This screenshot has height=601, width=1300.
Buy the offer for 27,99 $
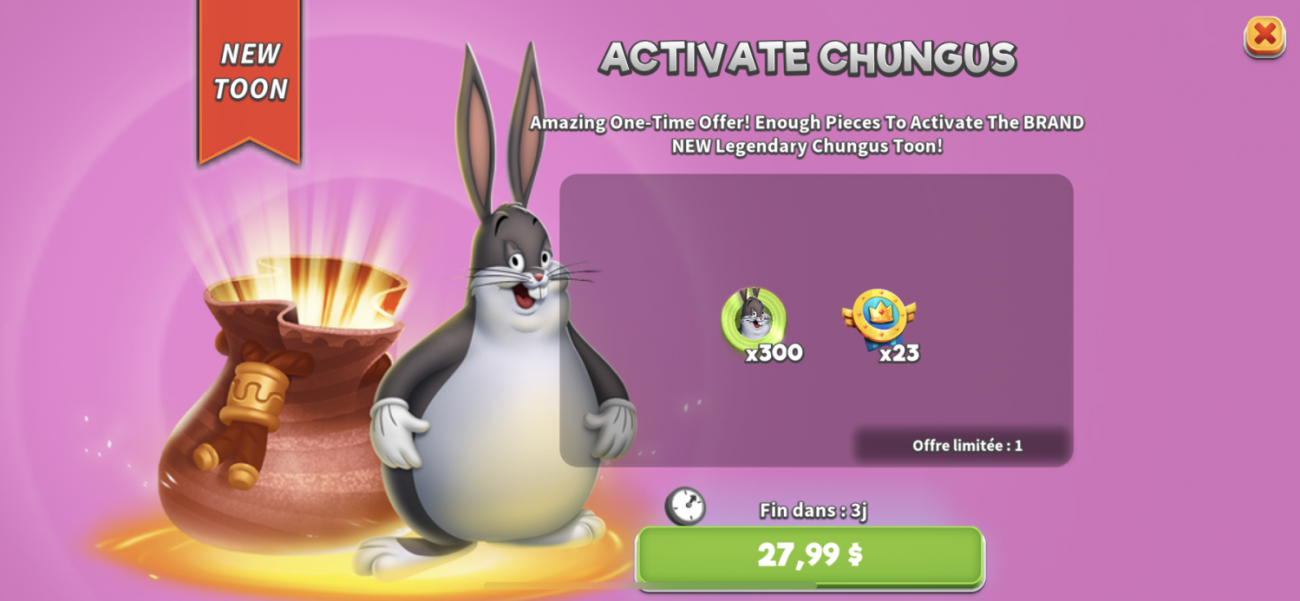pyautogui.click(x=810, y=555)
